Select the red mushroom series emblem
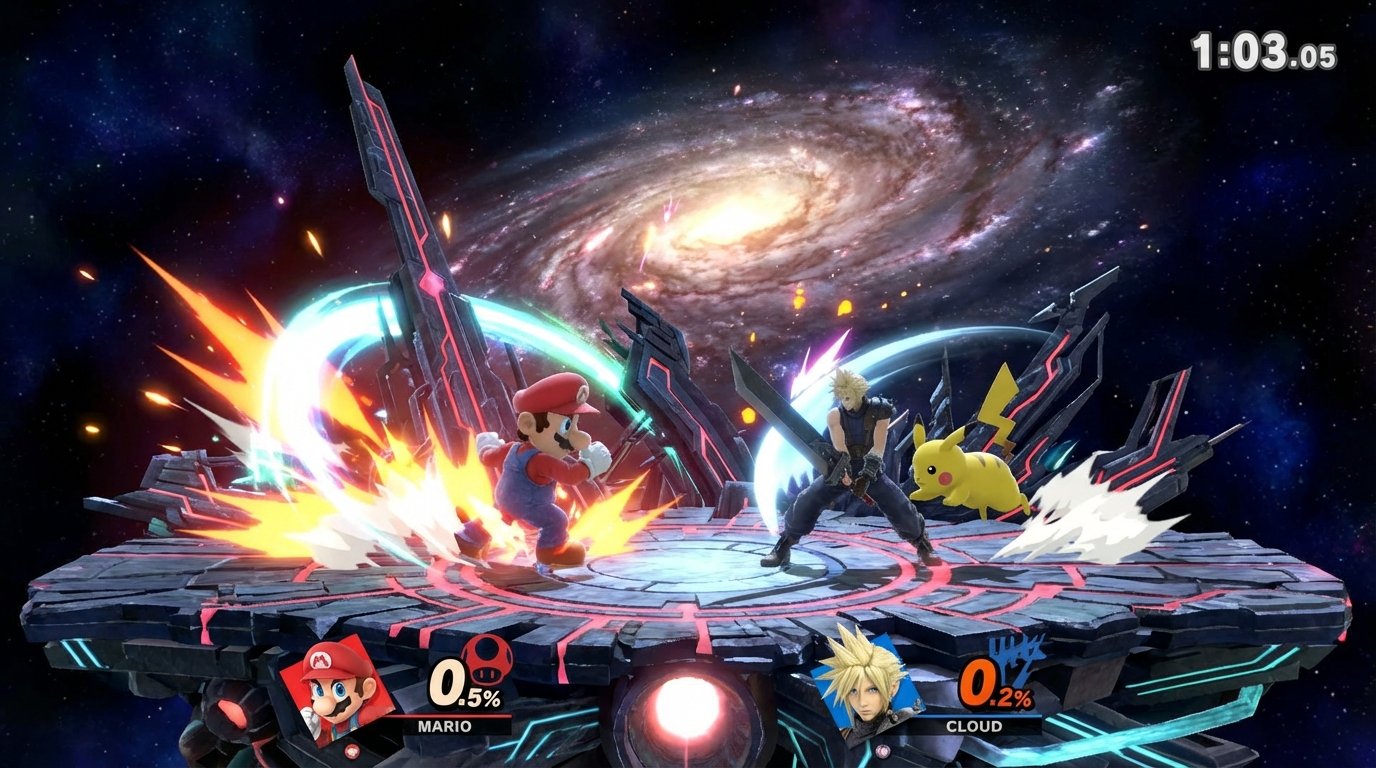 click(x=487, y=656)
